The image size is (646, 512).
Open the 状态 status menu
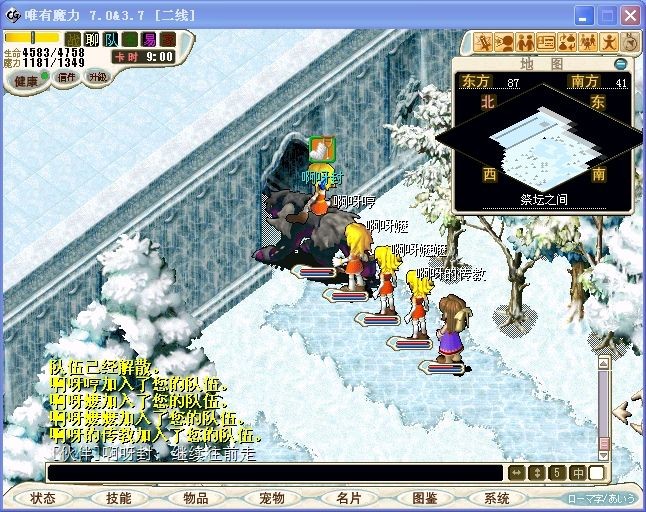click(x=42, y=498)
